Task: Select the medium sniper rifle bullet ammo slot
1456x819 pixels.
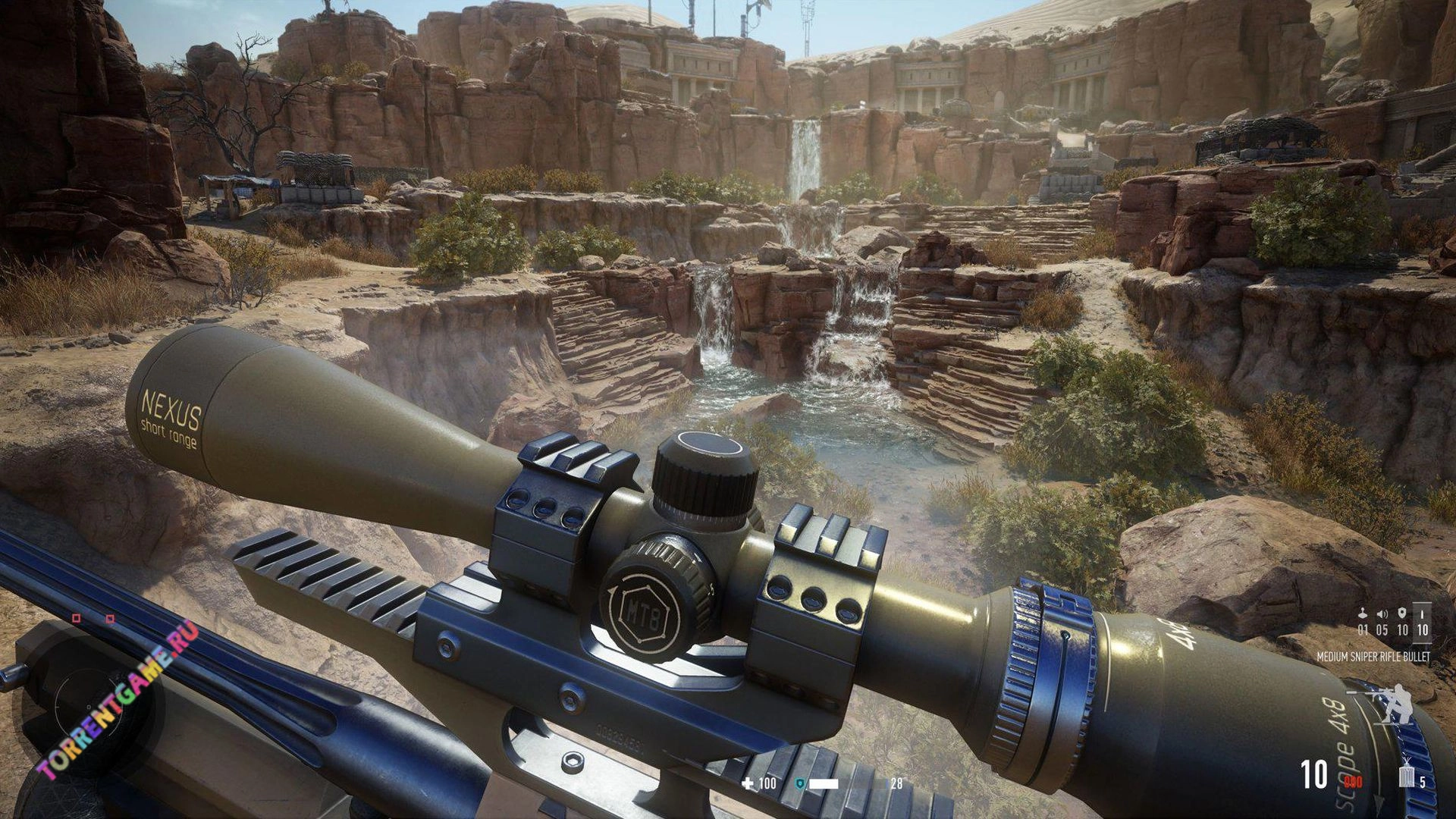Action: [1422, 622]
